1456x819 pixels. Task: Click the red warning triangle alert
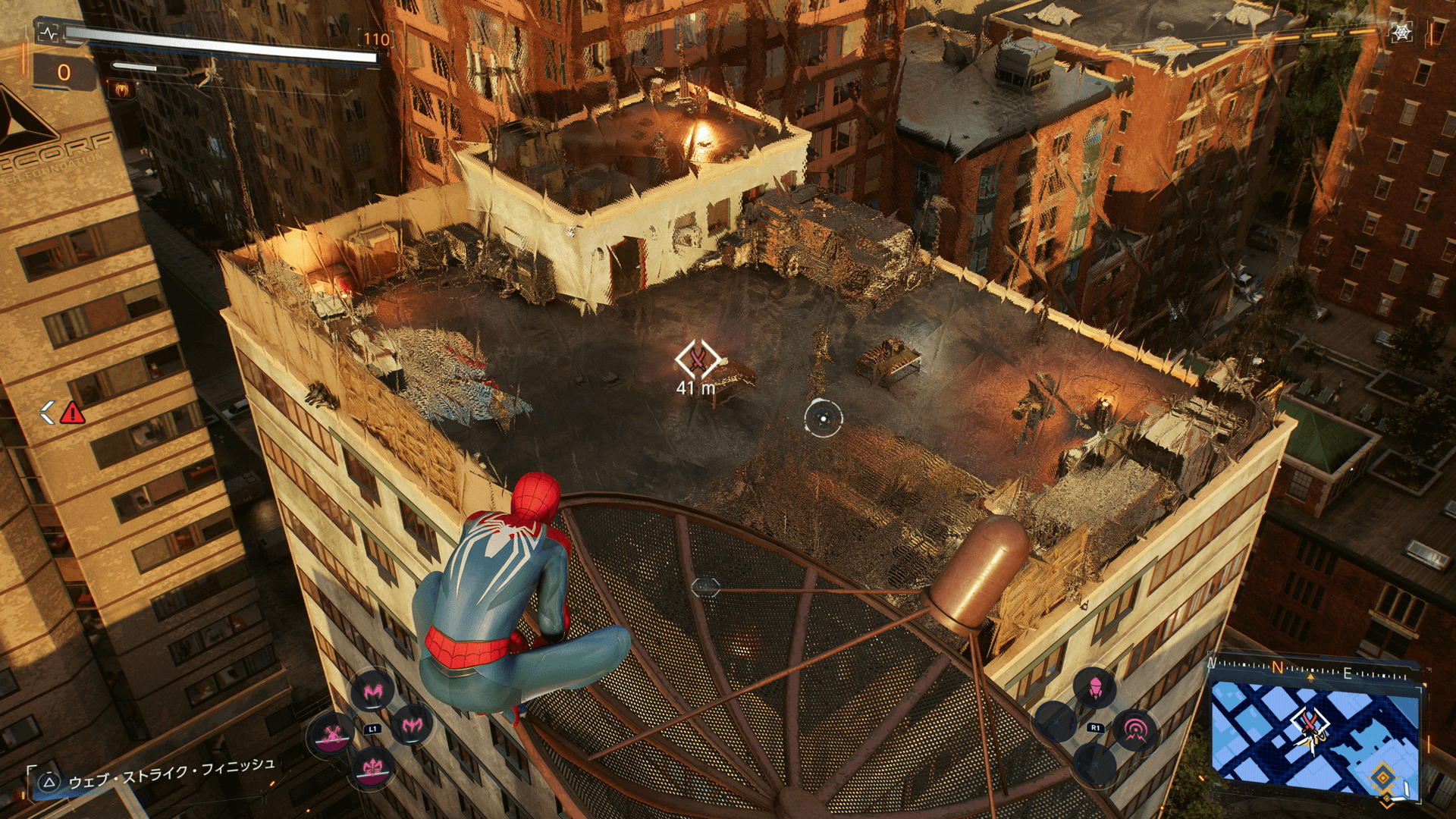tap(72, 413)
